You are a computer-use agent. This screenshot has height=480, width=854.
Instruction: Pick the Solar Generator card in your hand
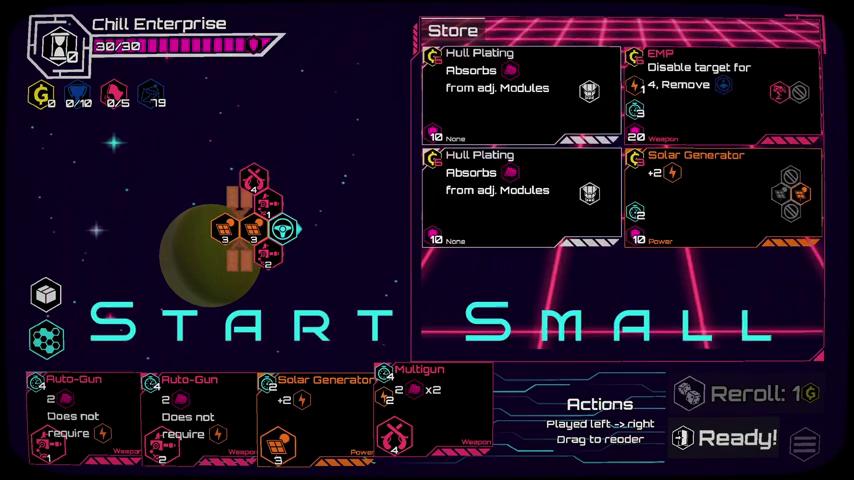(315, 418)
